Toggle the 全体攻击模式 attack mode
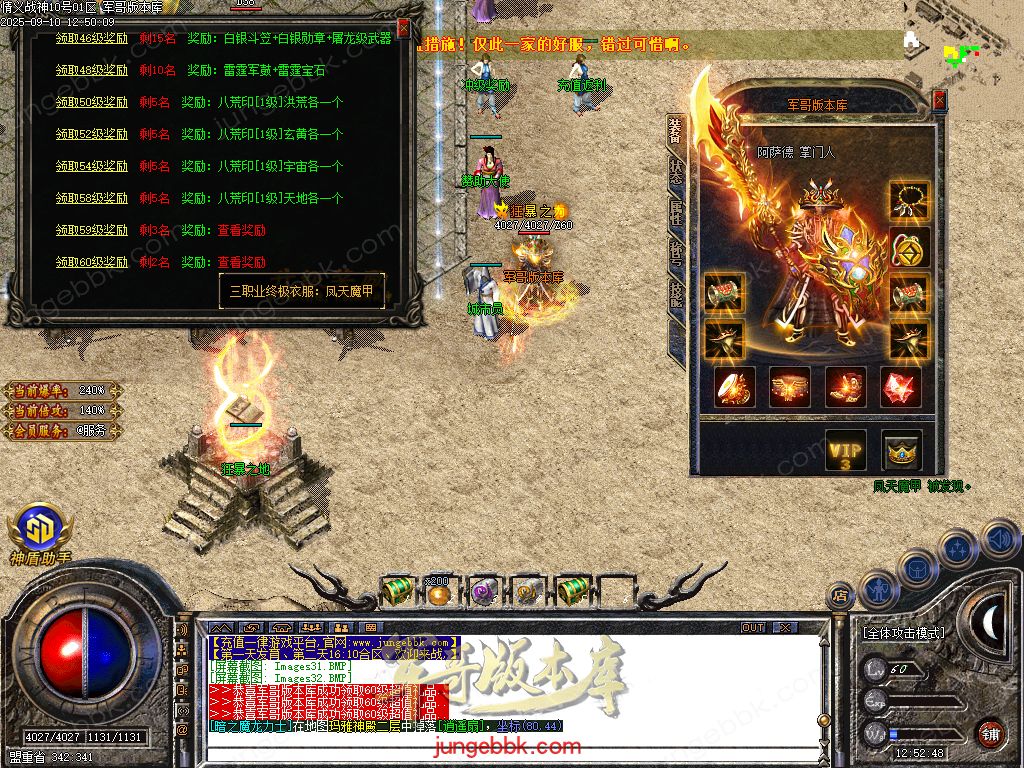The image size is (1024, 768). (x=903, y=633)
